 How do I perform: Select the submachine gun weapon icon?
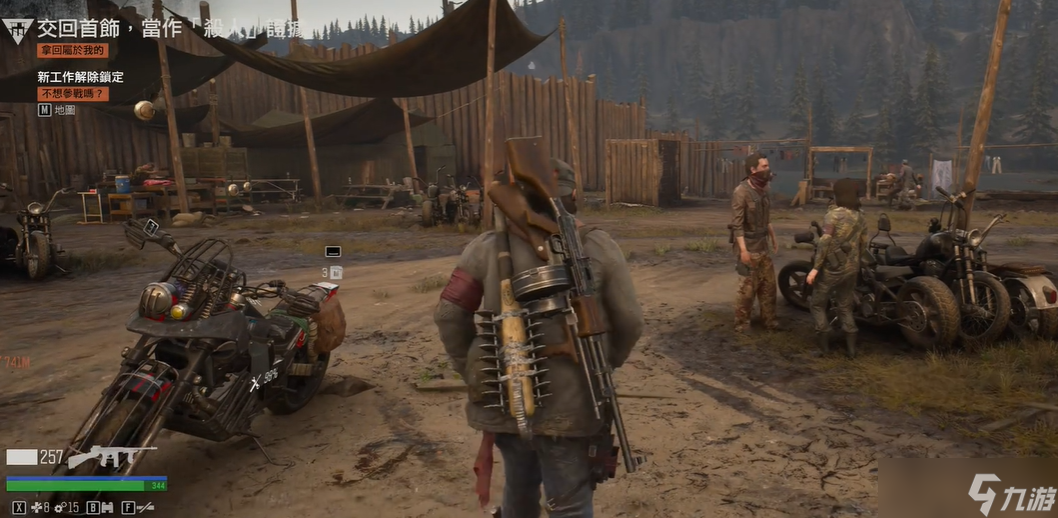tap(110, 457)
